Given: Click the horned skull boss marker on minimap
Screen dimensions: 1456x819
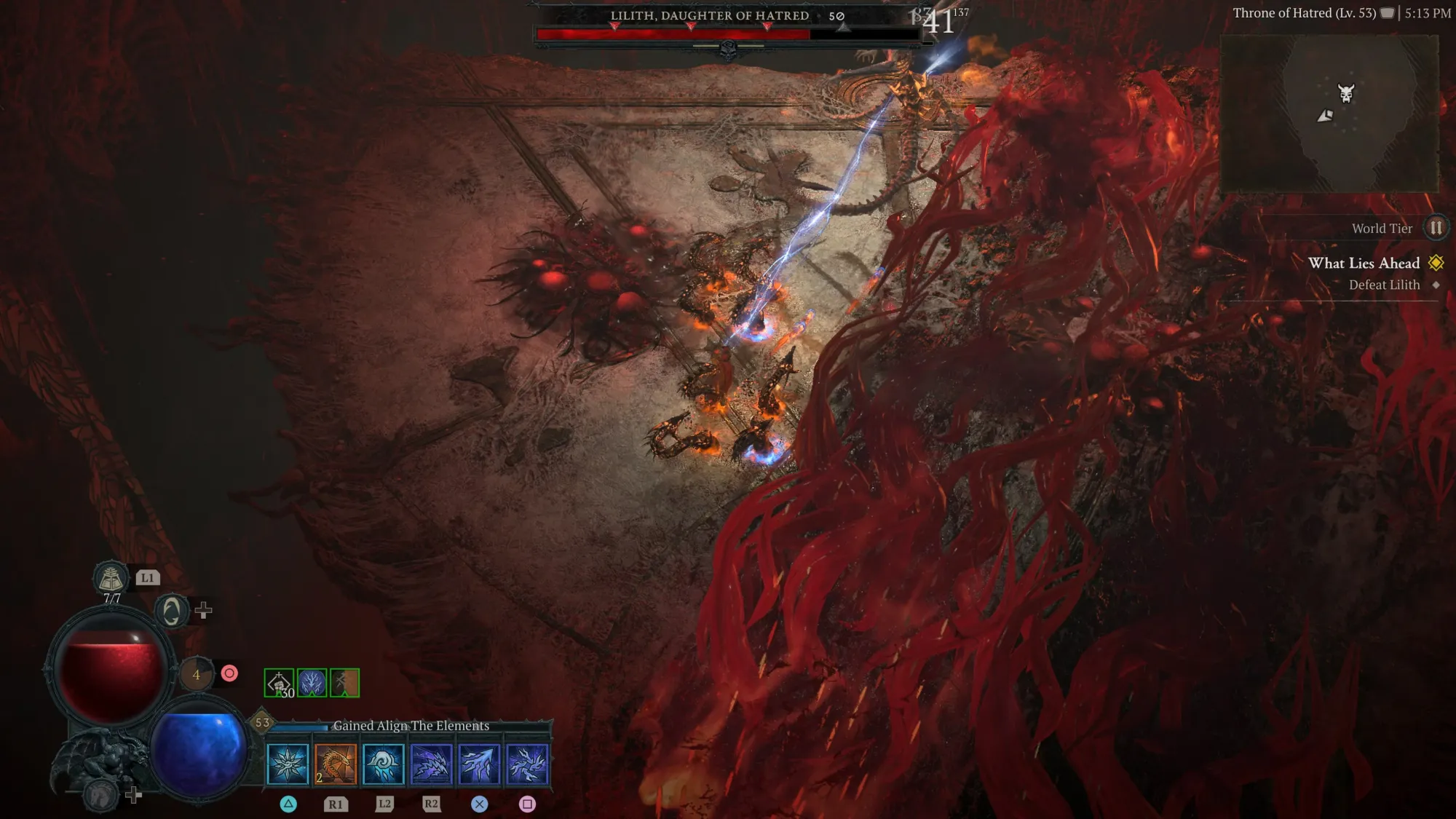Looking at the screenshot, I should [1345, 93].
